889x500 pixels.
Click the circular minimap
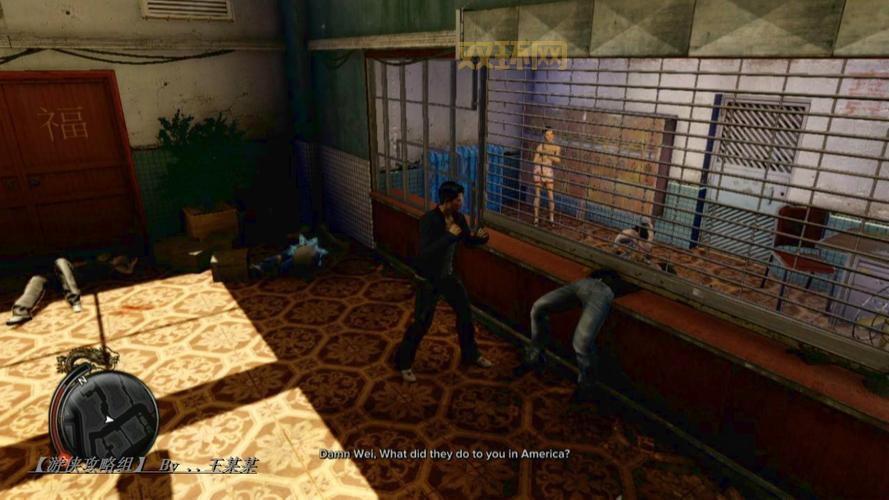(x=104, y=411)
